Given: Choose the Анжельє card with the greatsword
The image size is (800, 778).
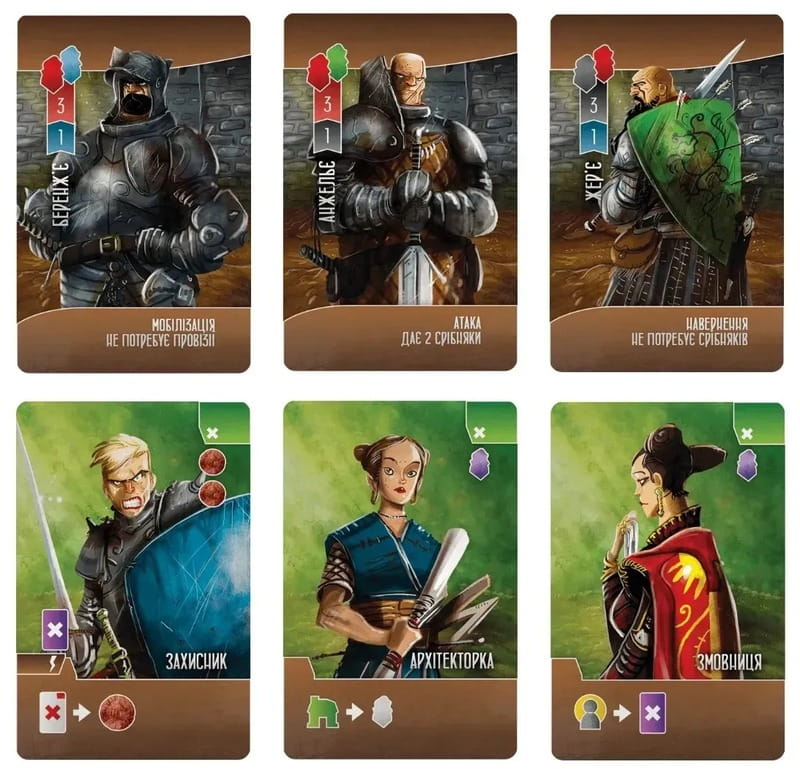Looking at the screenshot, I should pyautogui.click(x=400, y=195).
